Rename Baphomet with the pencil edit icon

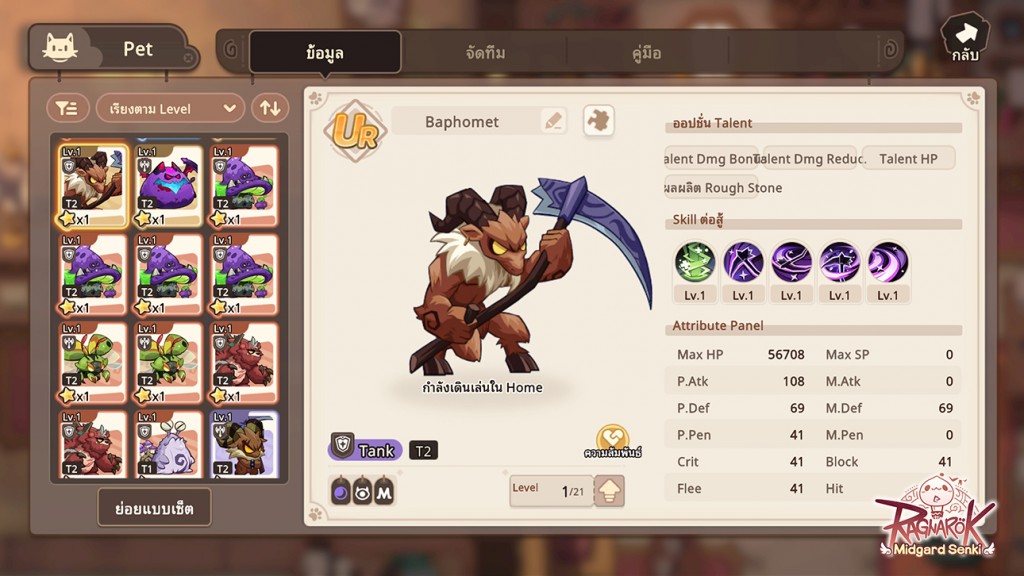pyautogui.click(x=553, y=122)
